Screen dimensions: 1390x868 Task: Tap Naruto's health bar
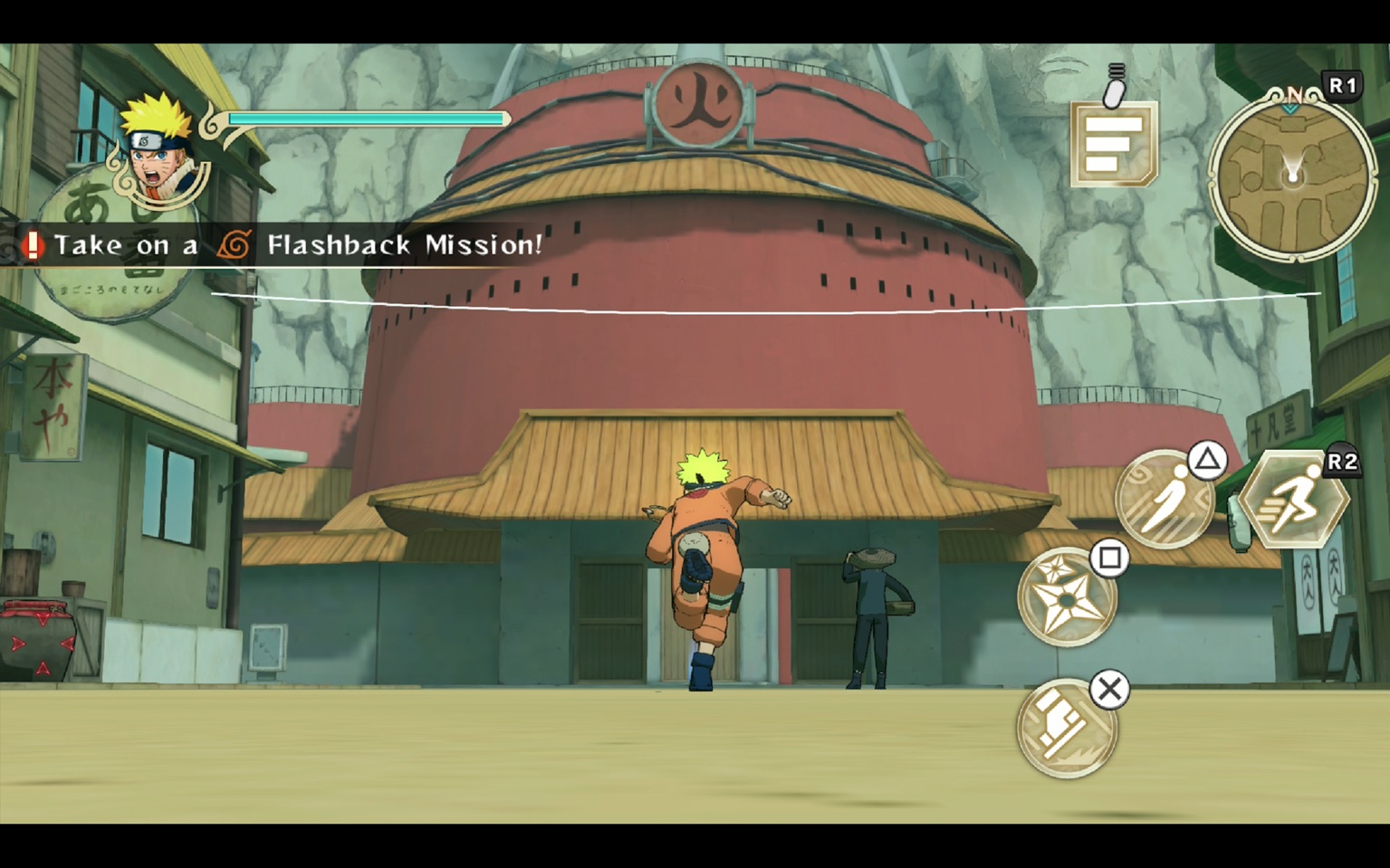367,118
